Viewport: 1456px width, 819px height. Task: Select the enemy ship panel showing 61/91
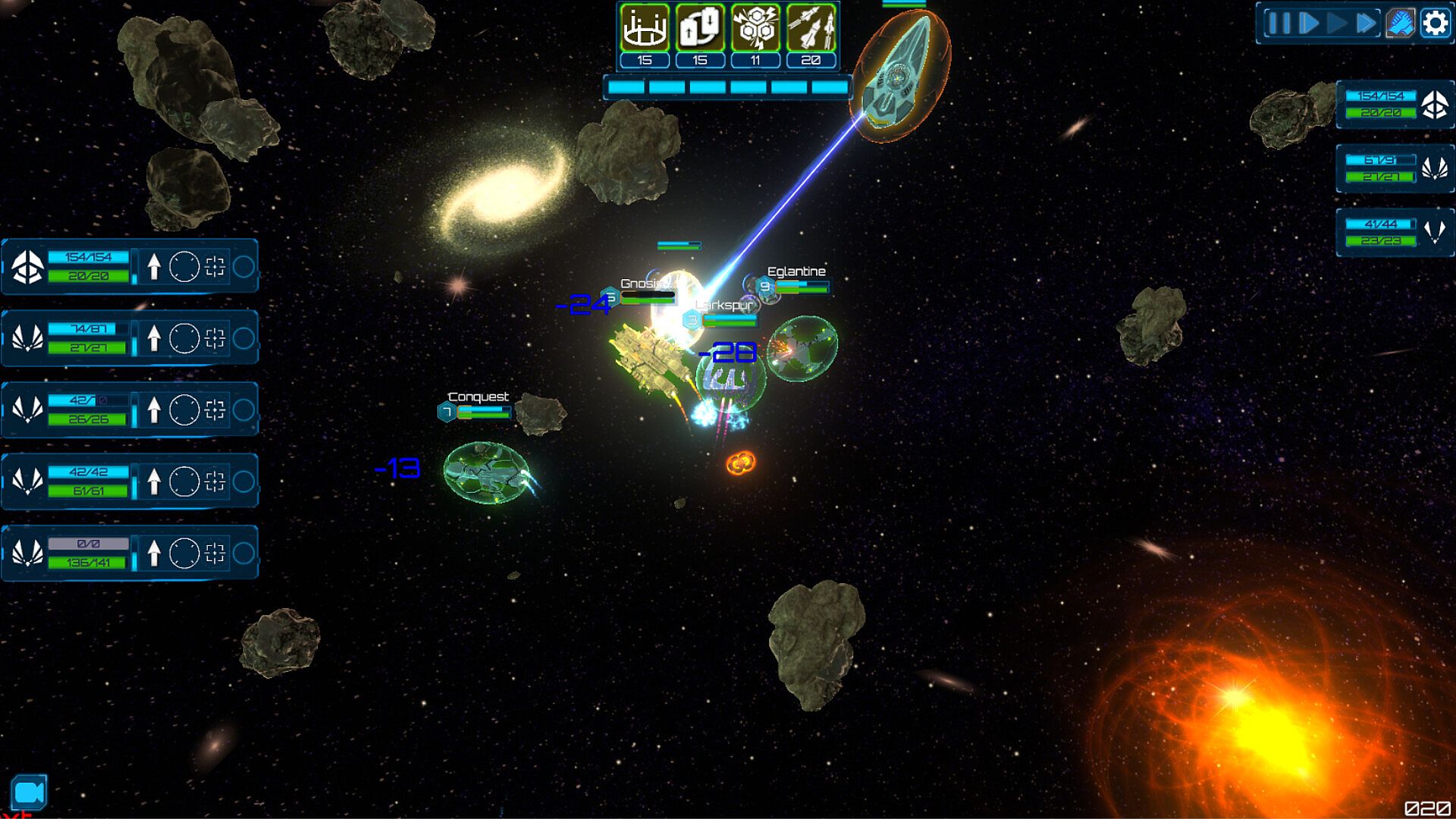(1395, 168)
